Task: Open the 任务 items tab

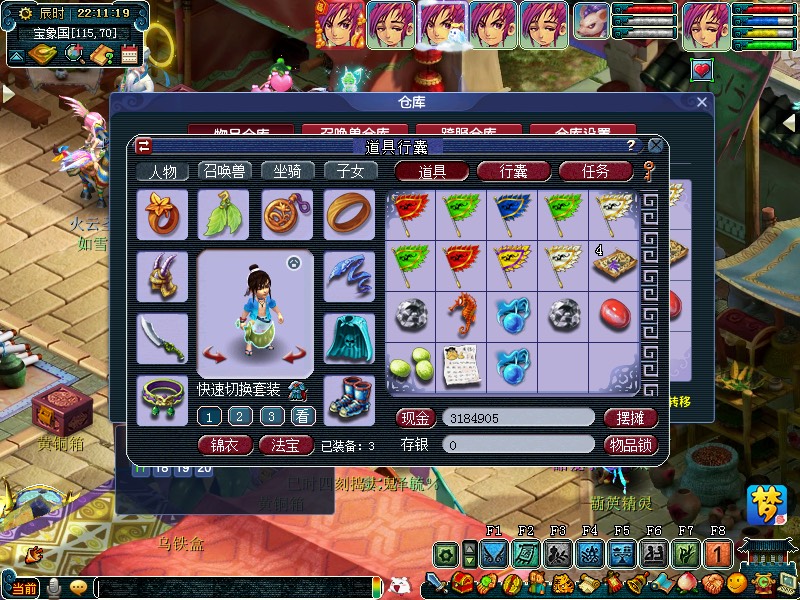Action: 595,171
